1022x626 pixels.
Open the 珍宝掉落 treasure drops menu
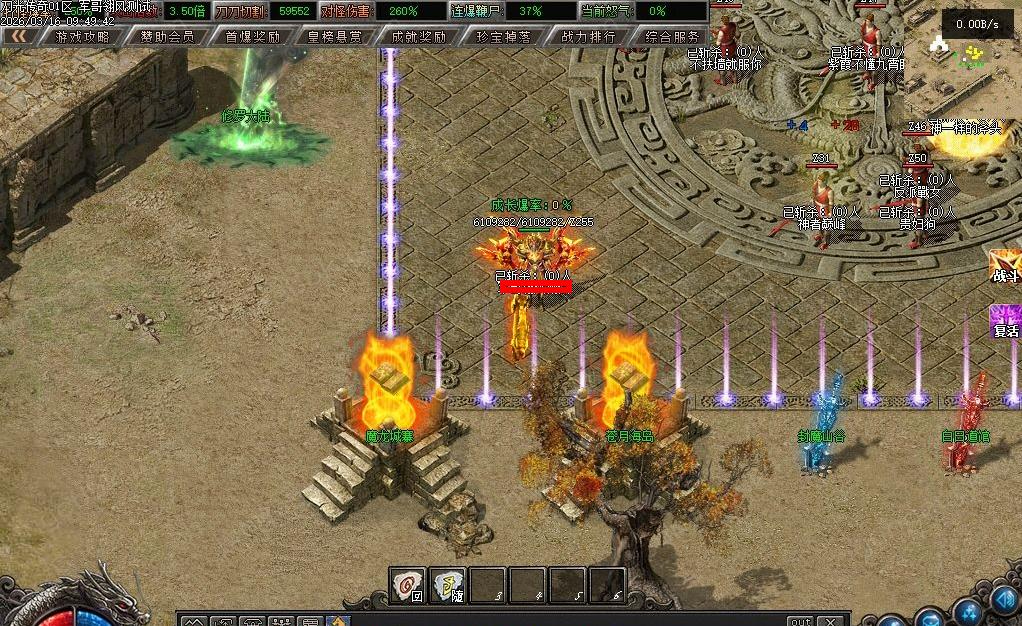click(x=503, y=36)
